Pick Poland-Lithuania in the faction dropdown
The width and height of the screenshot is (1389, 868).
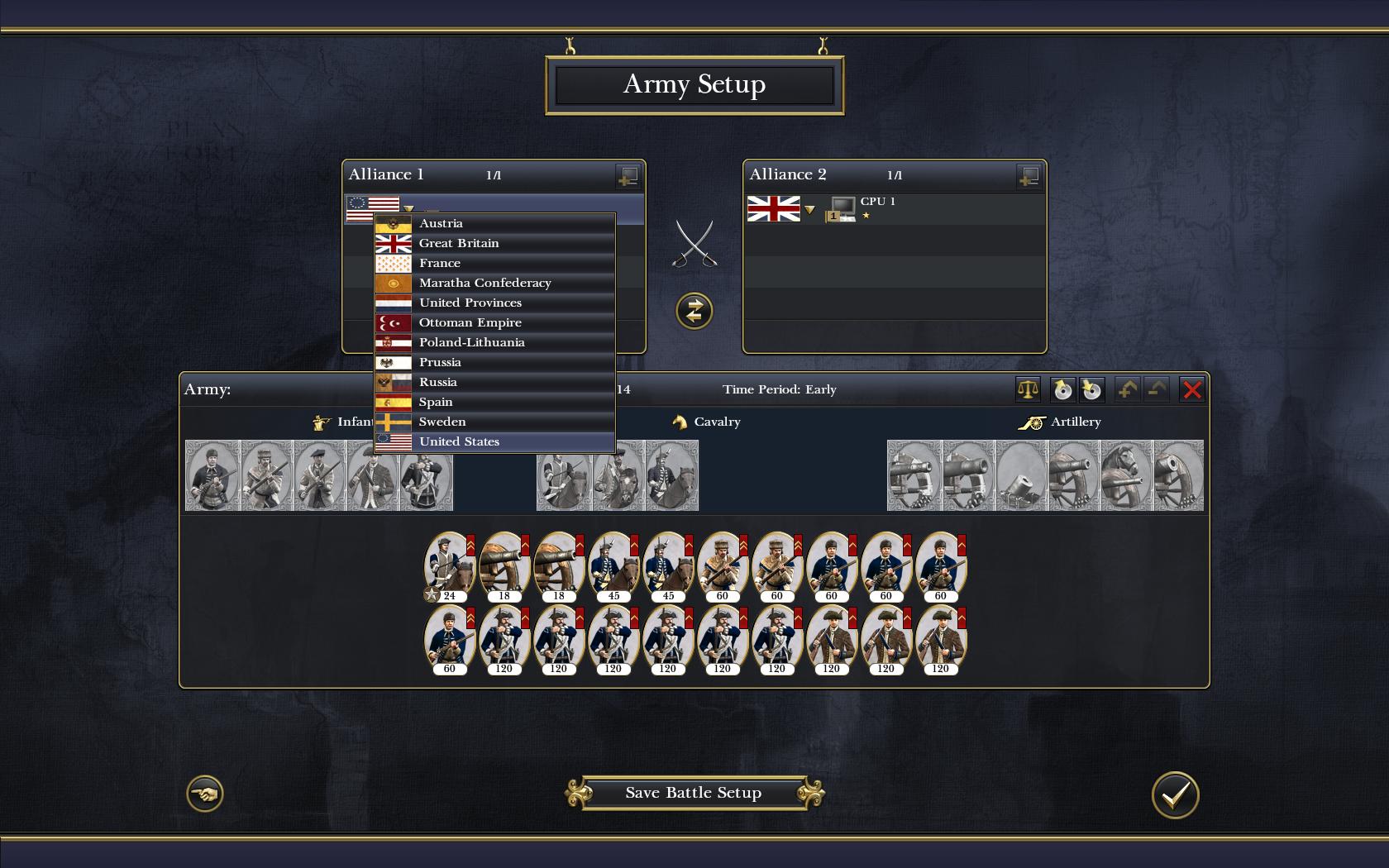(x=494, y=342)
